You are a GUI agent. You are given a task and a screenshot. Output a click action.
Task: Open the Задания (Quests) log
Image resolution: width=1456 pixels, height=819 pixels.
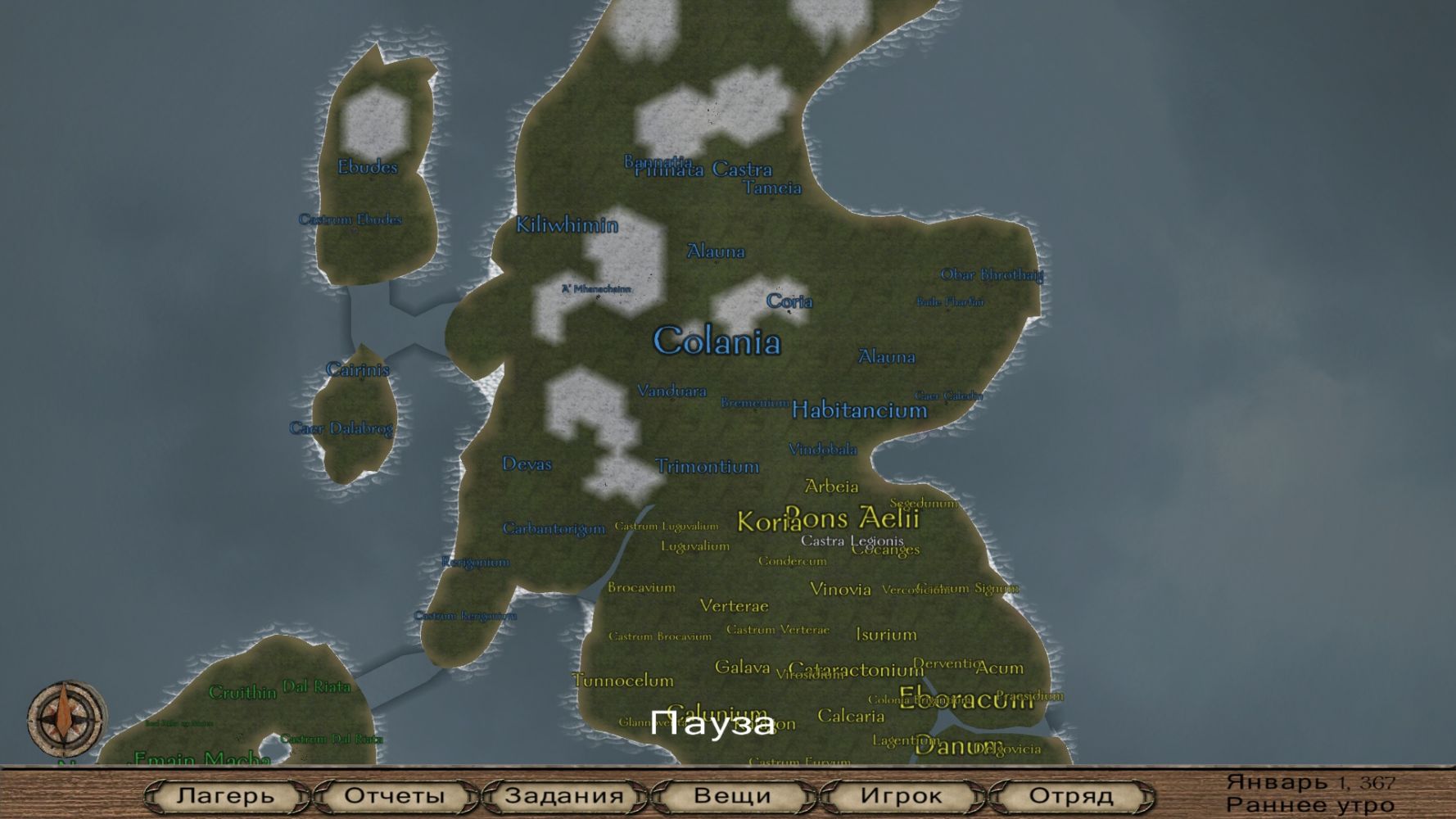[x=564, y=795]
